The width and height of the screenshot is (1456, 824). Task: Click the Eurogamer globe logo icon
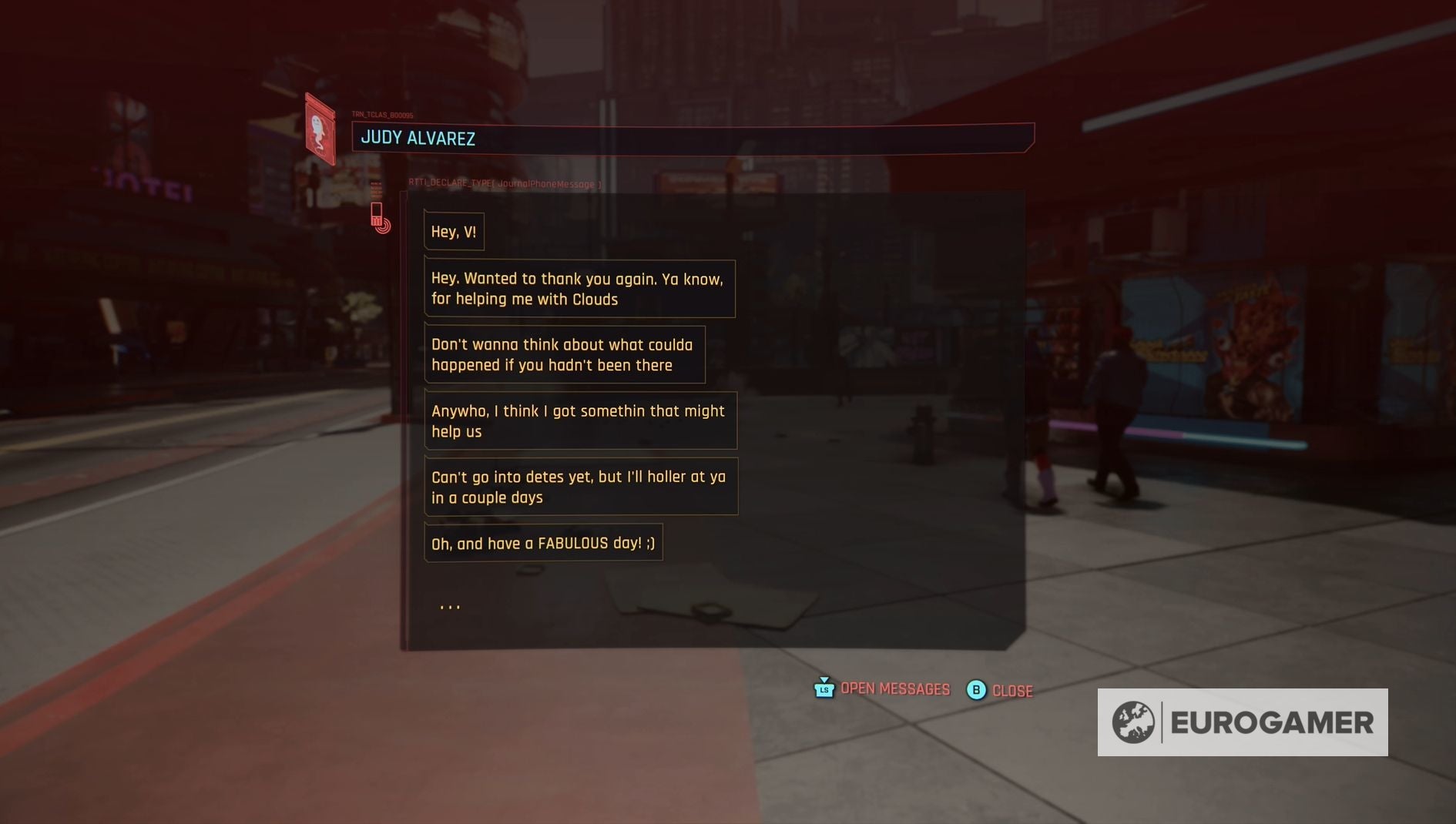pos(1132,722)
